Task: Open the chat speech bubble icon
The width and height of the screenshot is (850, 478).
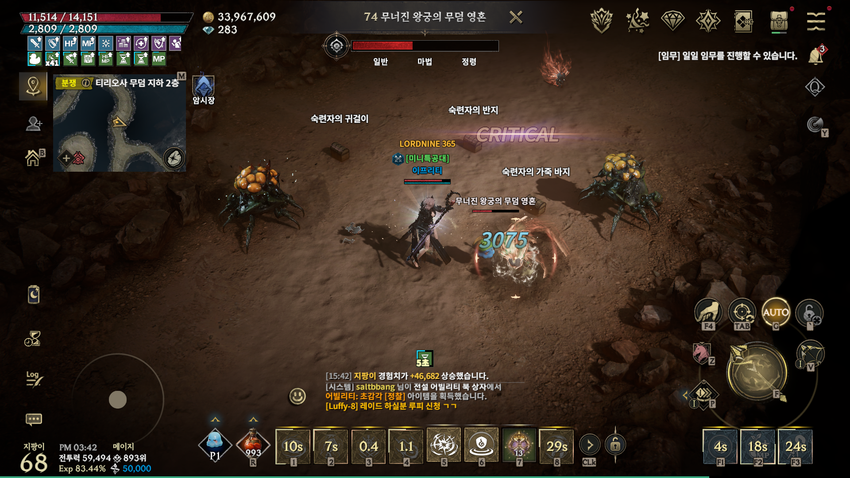Action: tap(33, 419)
